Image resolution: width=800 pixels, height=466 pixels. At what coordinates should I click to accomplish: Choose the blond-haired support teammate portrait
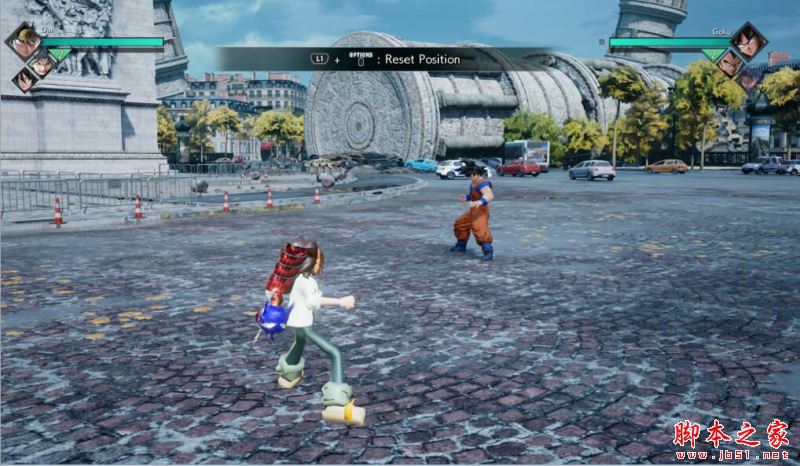pyautogui.click(x=41, y=65)
